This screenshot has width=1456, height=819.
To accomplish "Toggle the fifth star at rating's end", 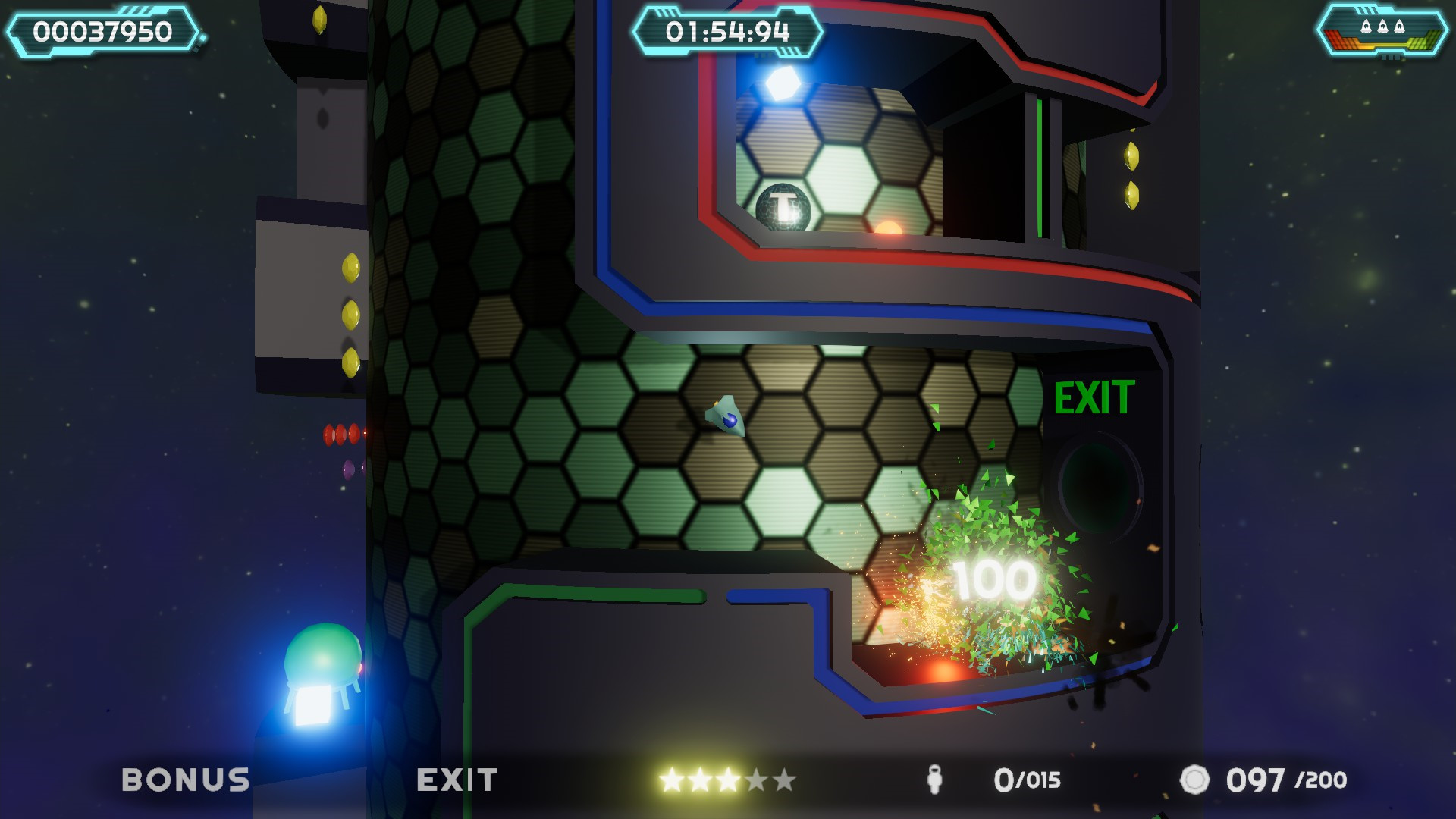I will (783, 780).
